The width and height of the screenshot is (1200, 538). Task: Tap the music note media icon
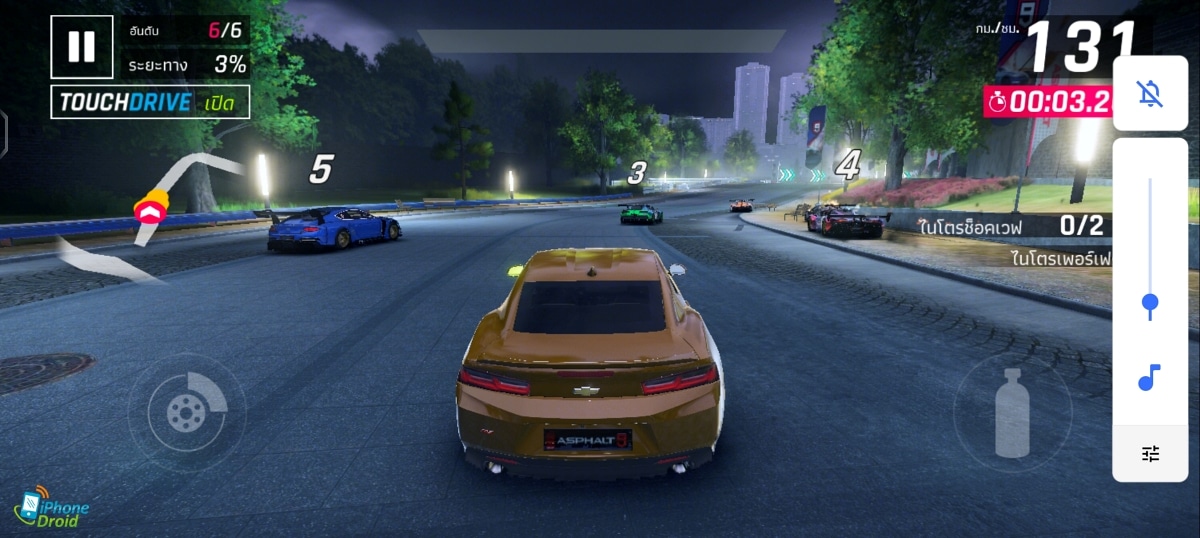point(1150,378)
